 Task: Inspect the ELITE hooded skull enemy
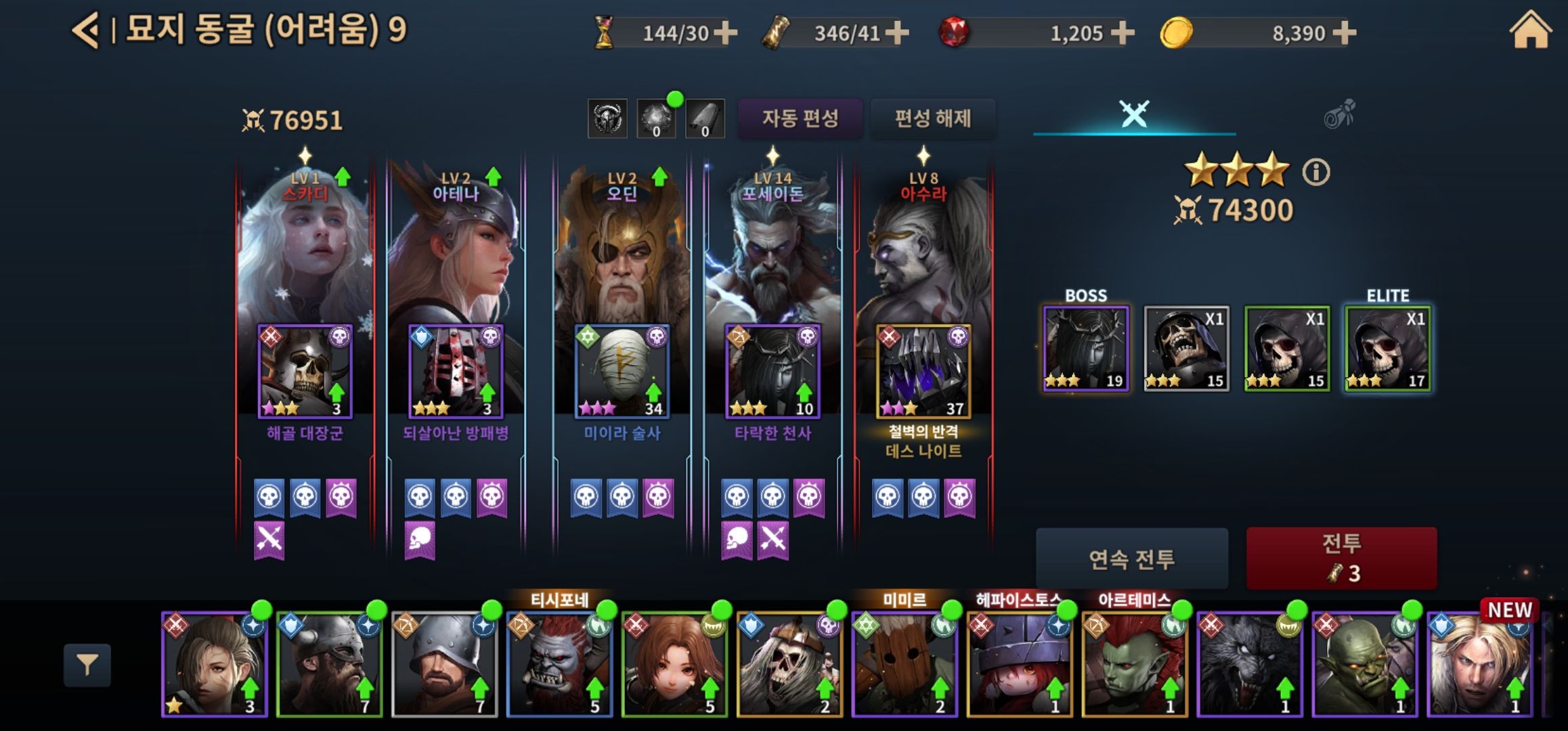tap(1387, 349)
